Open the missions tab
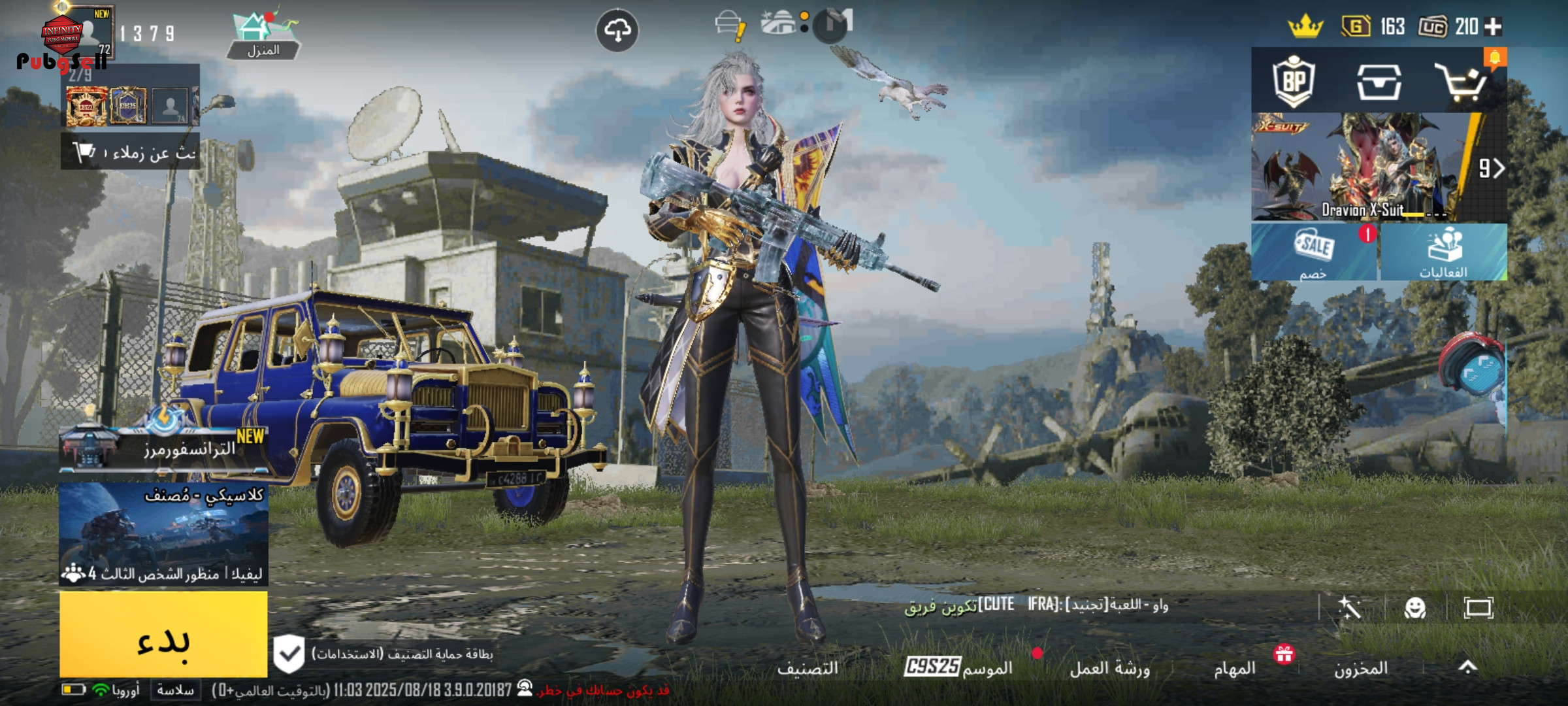1568x706 pixels. click(1234, 668)
